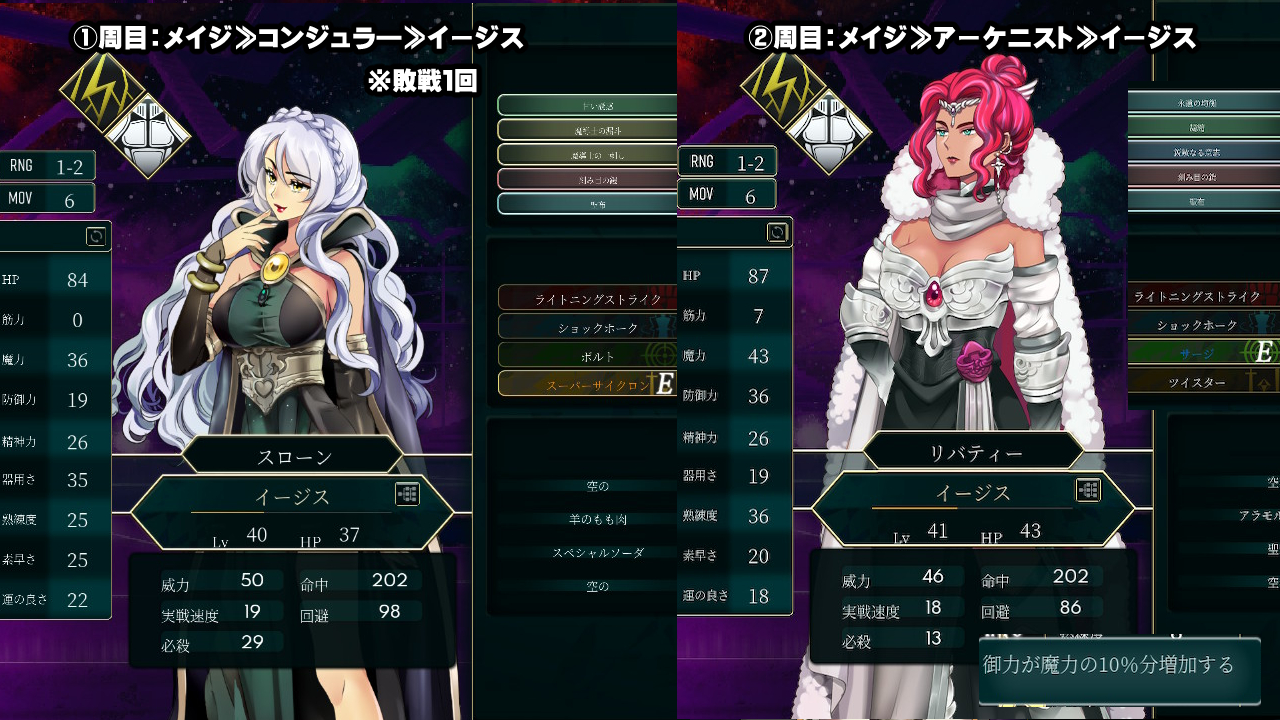Select スローン's イージス class banner
The height and width of the screenshot is (720, 1280).
click(x=292, y=497)
